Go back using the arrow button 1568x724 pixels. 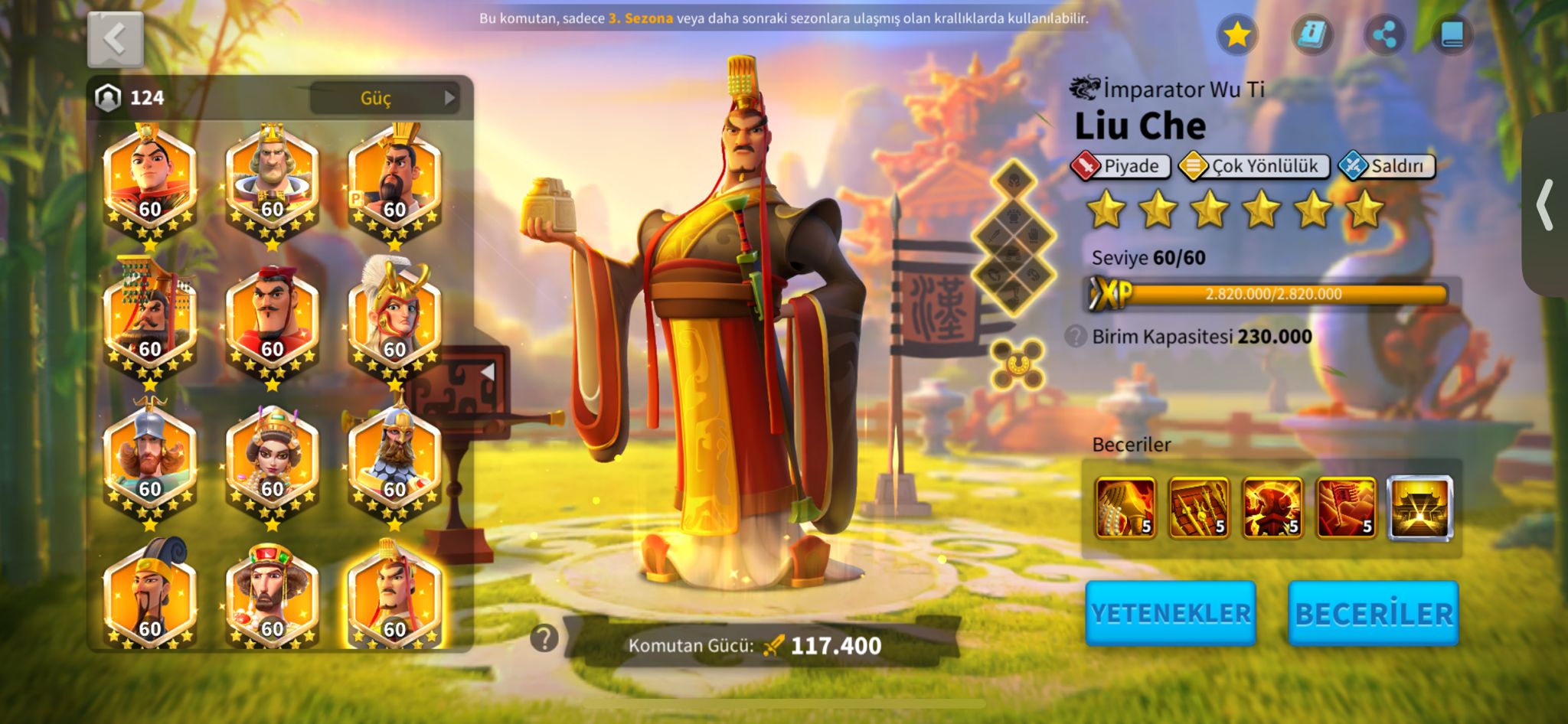[x=115, y=39]
